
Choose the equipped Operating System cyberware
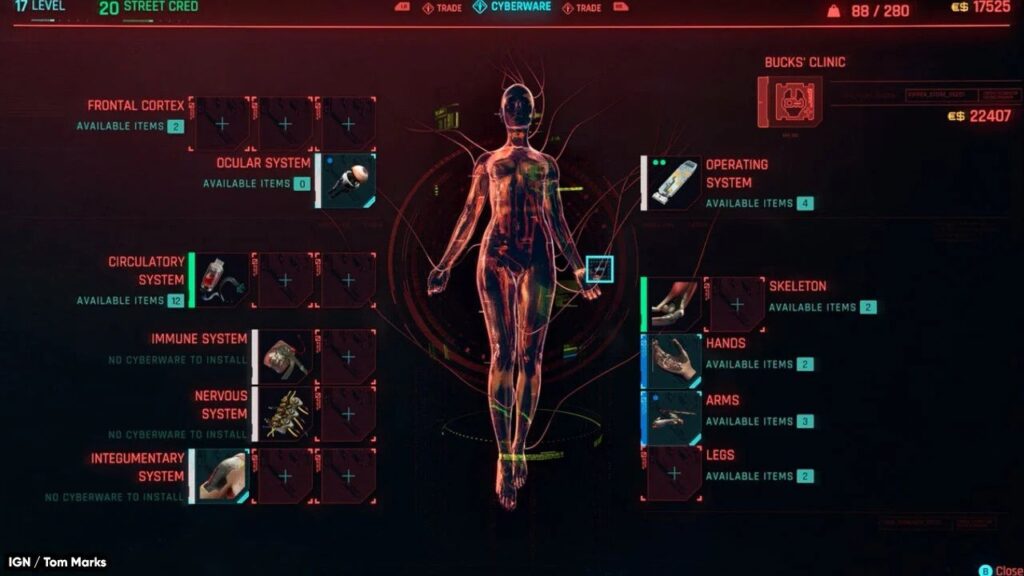click(674, 182)
